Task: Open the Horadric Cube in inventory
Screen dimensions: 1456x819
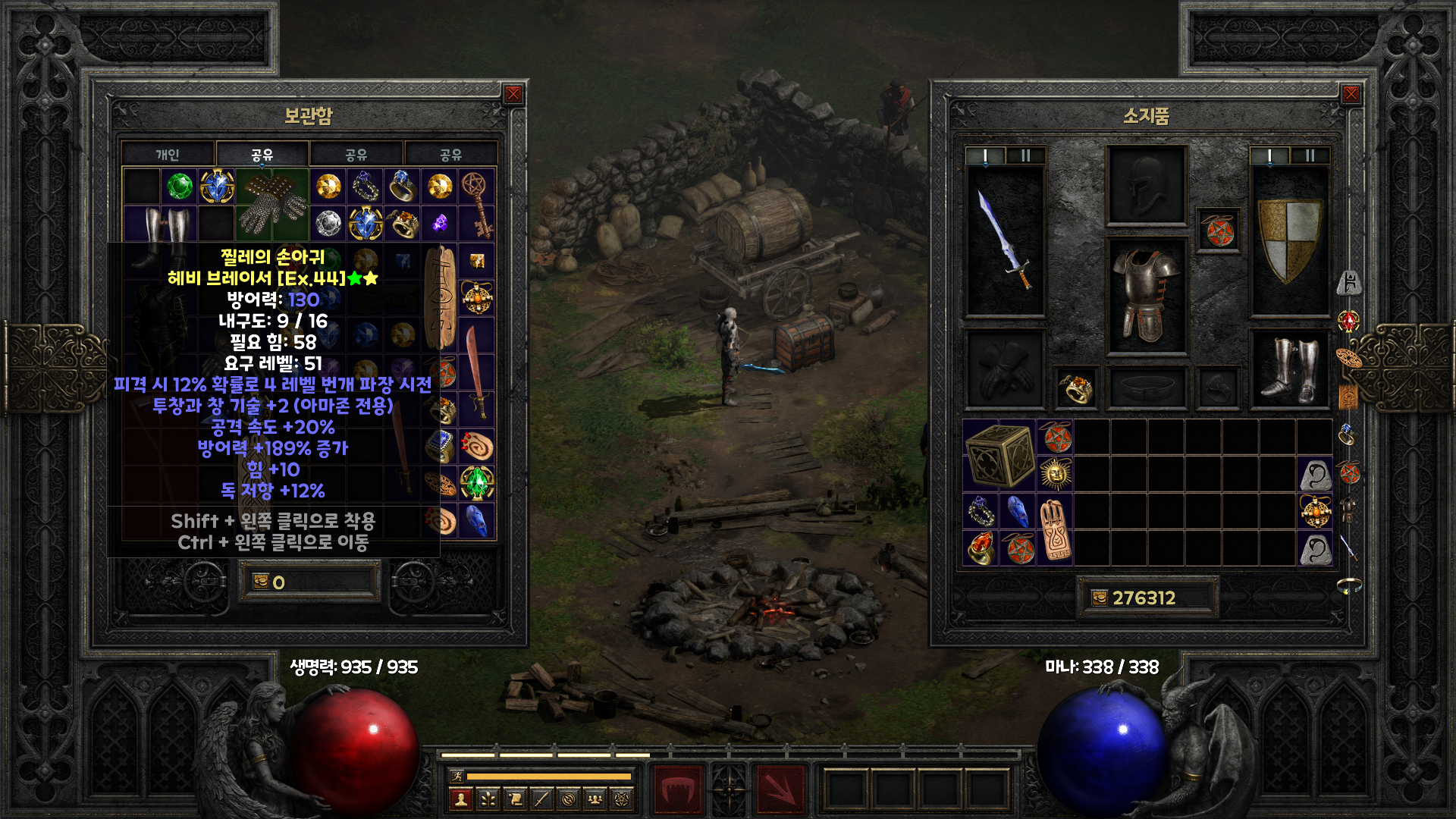Action: tap(999, 456)
